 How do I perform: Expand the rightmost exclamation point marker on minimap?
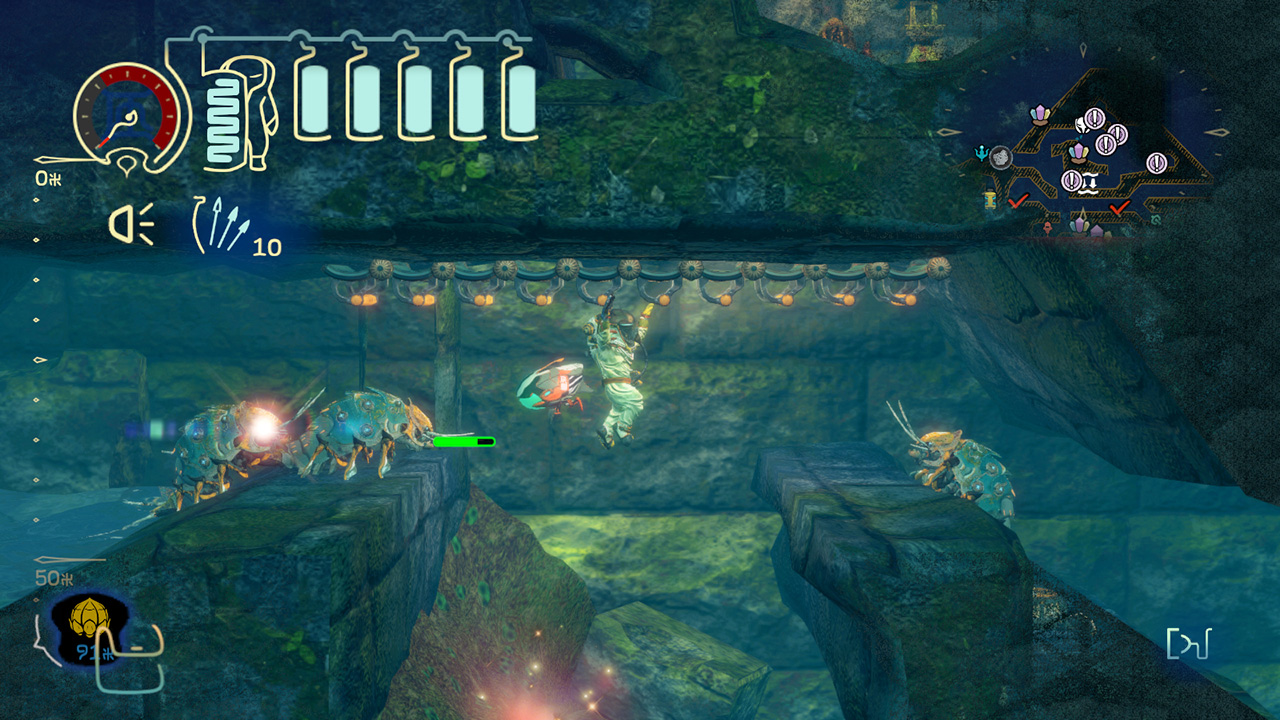point(1157,163)
